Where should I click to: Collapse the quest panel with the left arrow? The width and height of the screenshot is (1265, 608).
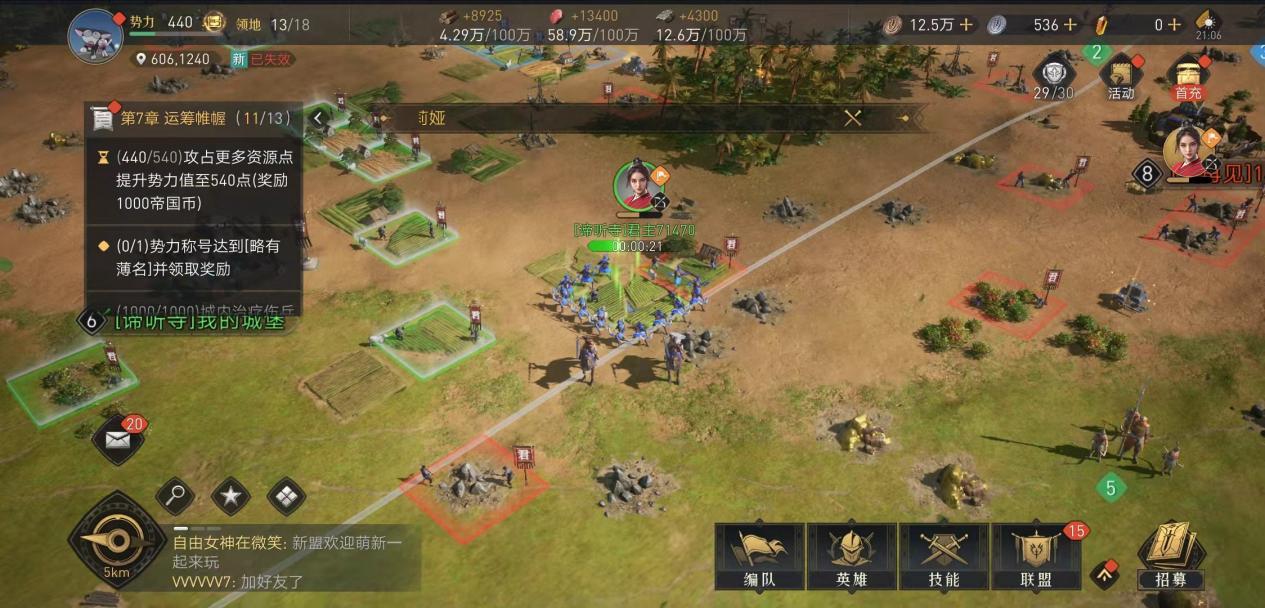tap(318, 118)
